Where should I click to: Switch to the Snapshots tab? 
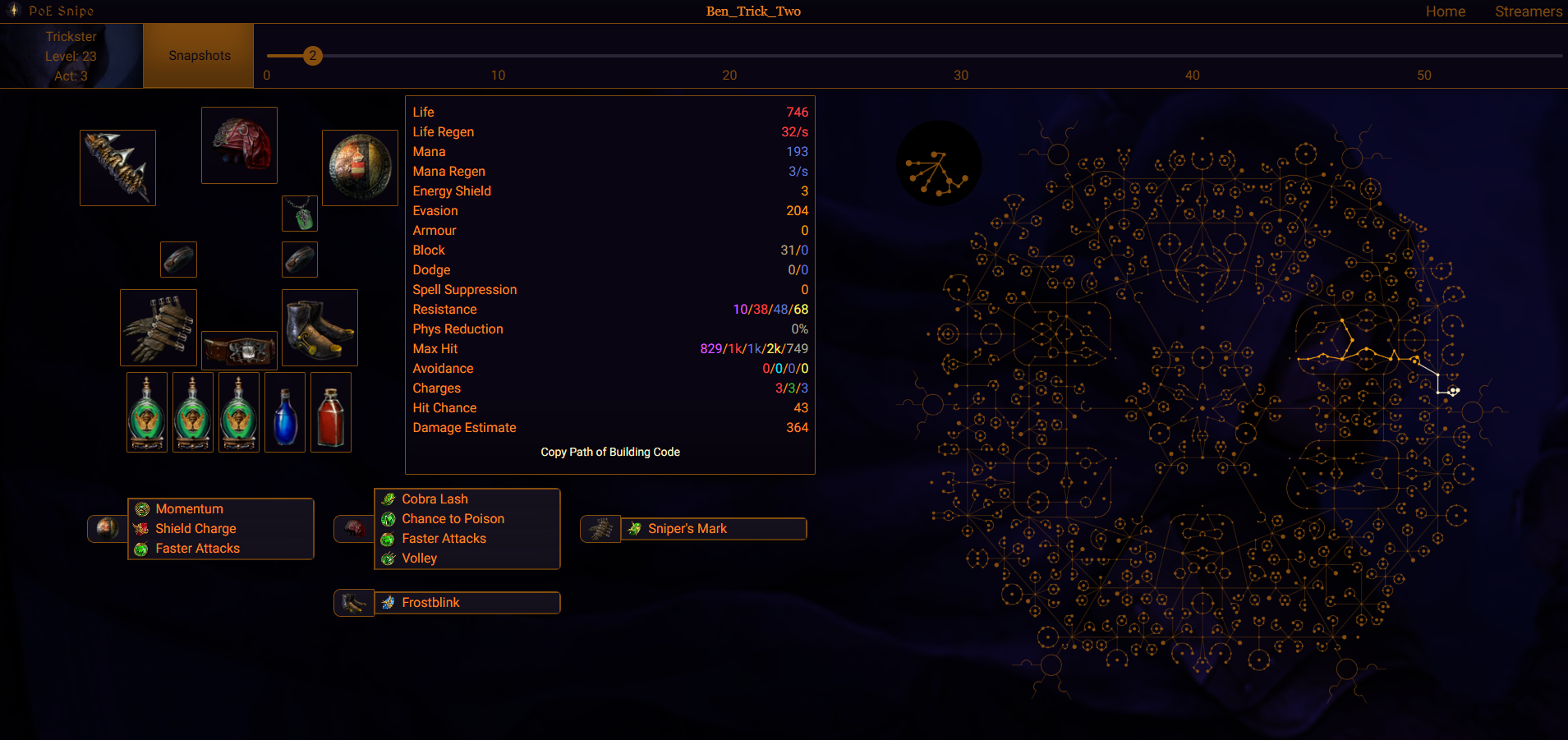[x=198, y=55]
